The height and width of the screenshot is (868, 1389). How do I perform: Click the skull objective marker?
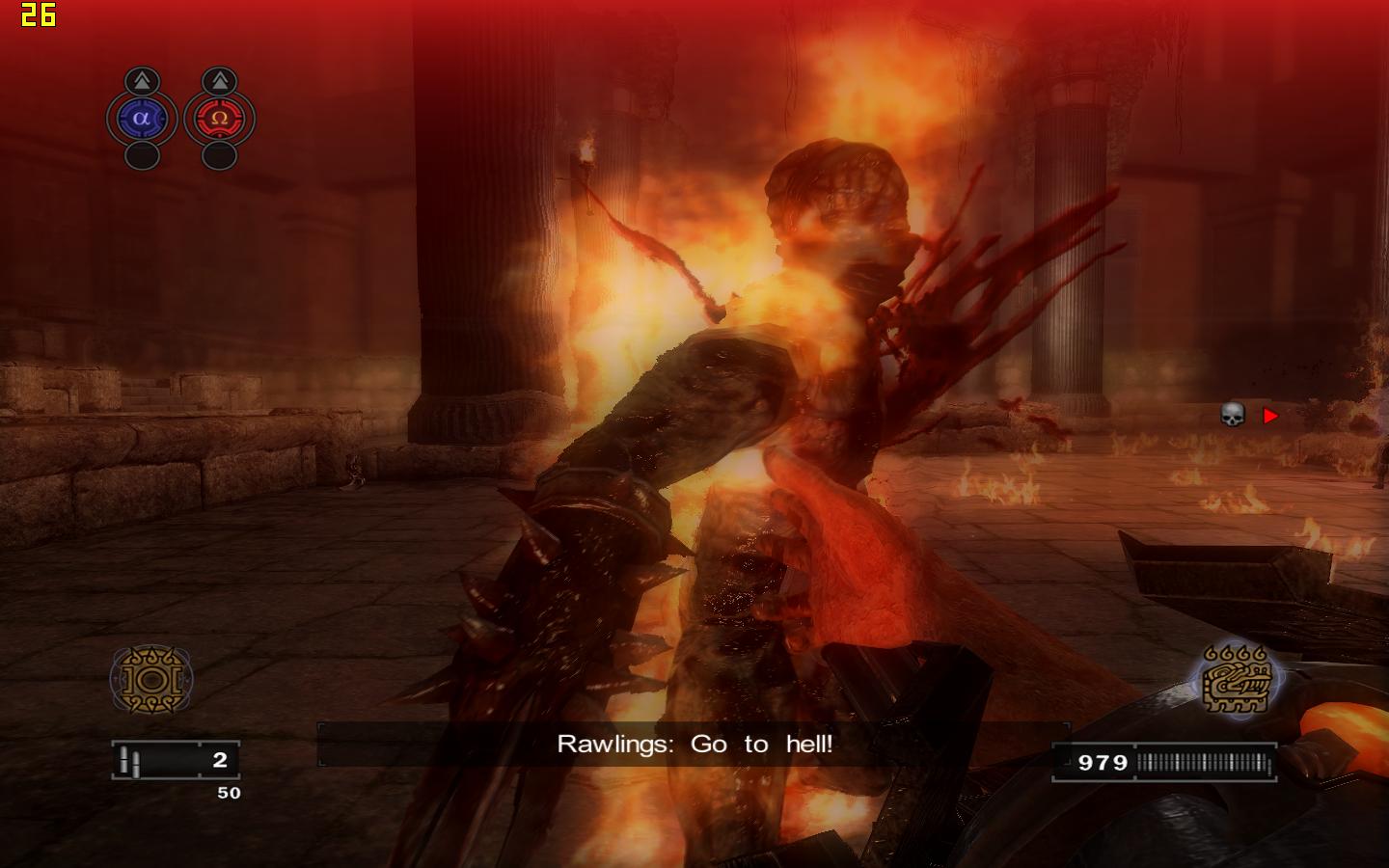1233,415
